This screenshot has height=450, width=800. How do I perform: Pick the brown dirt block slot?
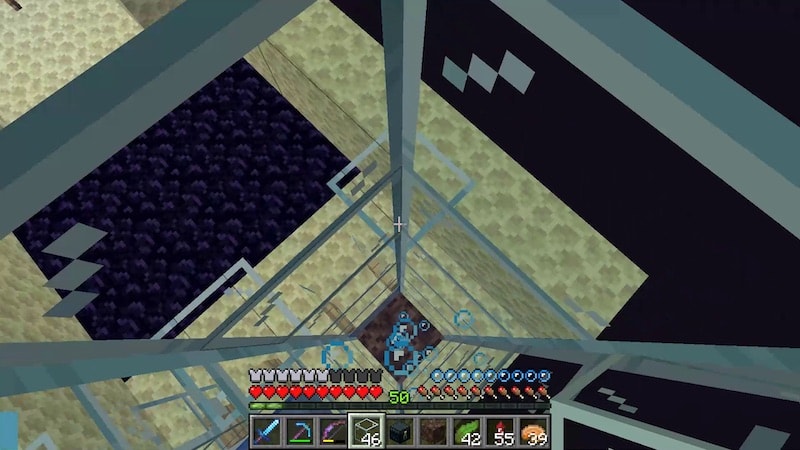(434, 432)
